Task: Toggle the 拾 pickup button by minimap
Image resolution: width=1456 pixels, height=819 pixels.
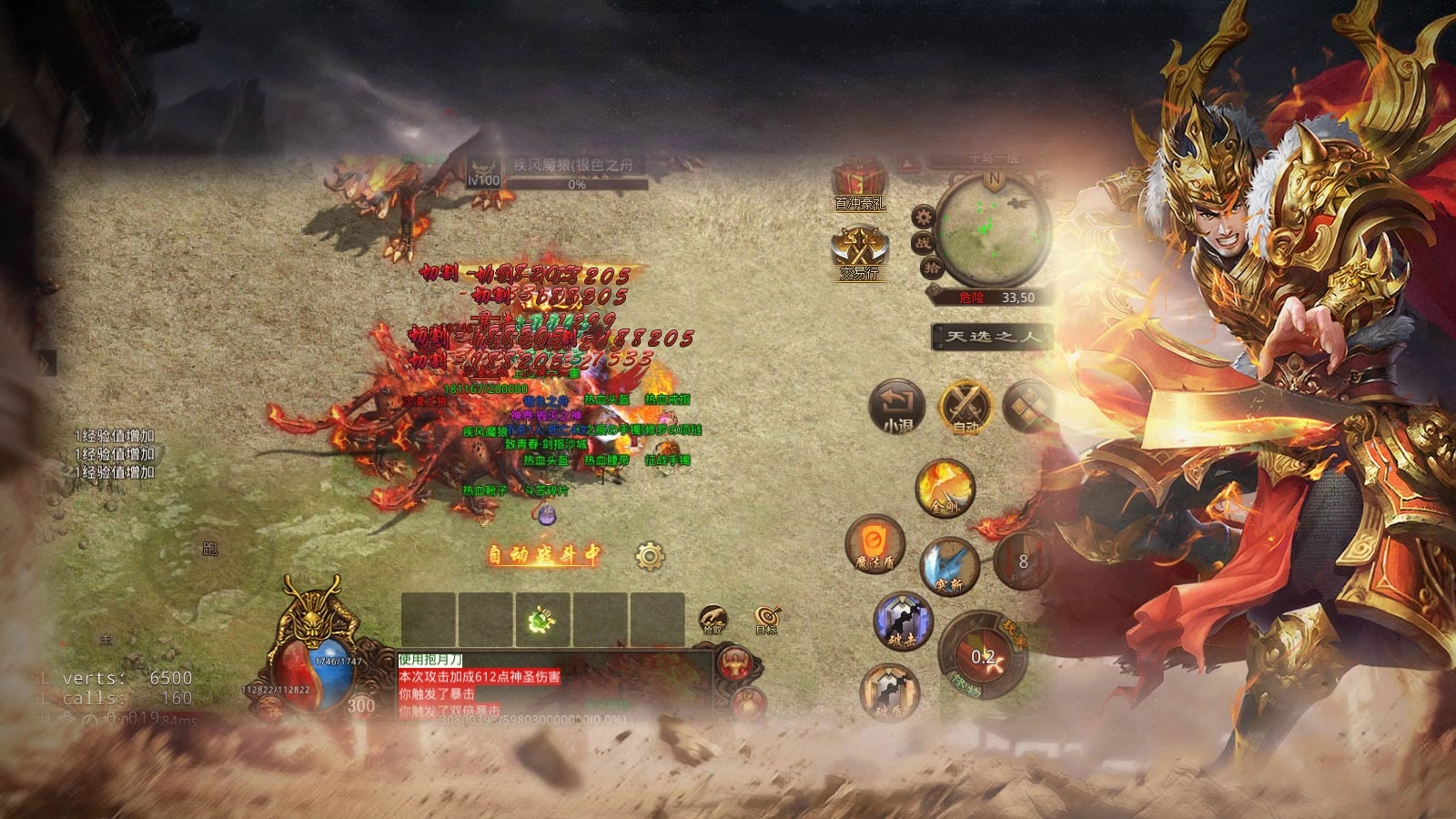Action: pos(932,268)
